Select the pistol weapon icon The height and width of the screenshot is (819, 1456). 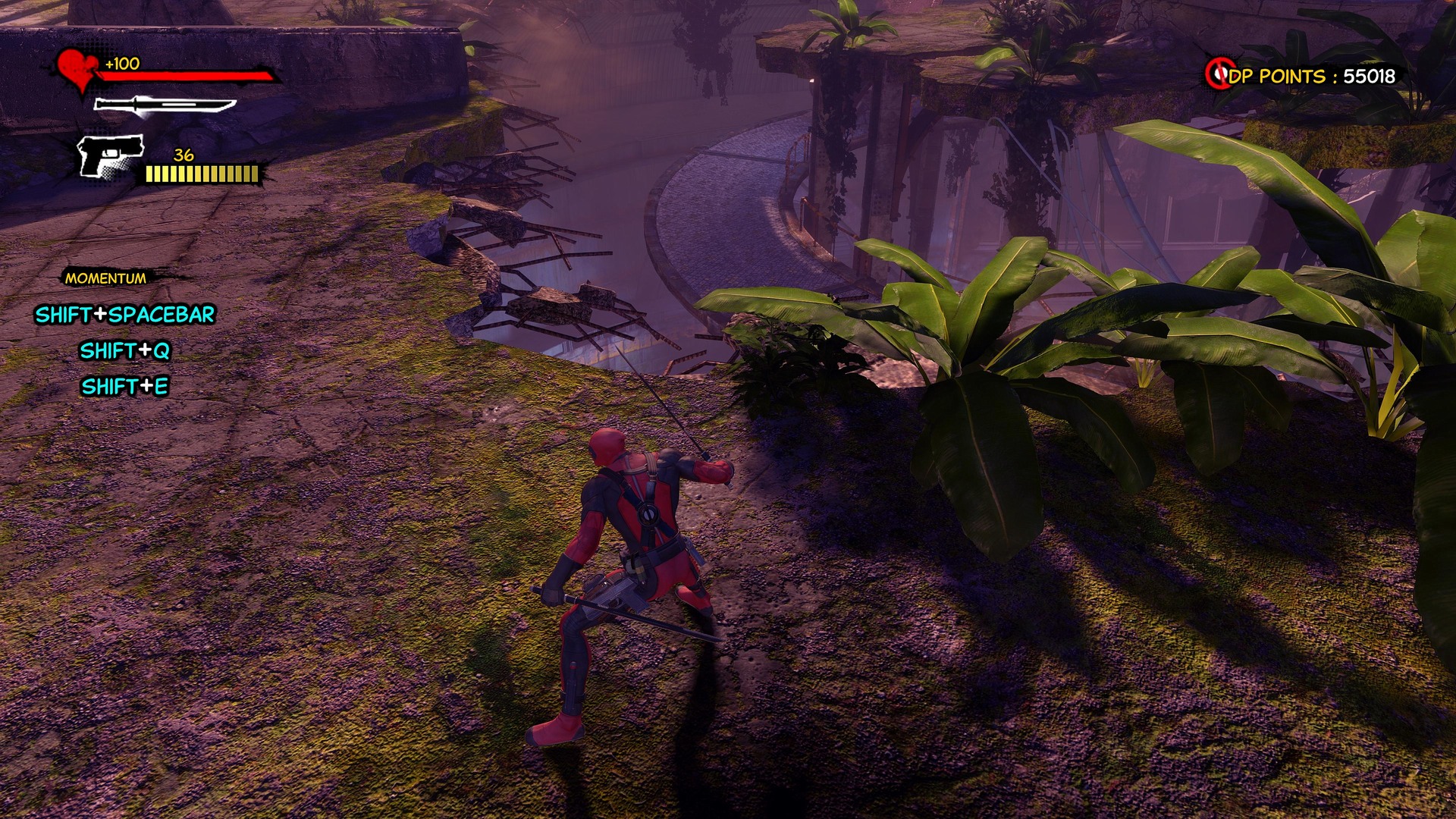coord(111,156)
